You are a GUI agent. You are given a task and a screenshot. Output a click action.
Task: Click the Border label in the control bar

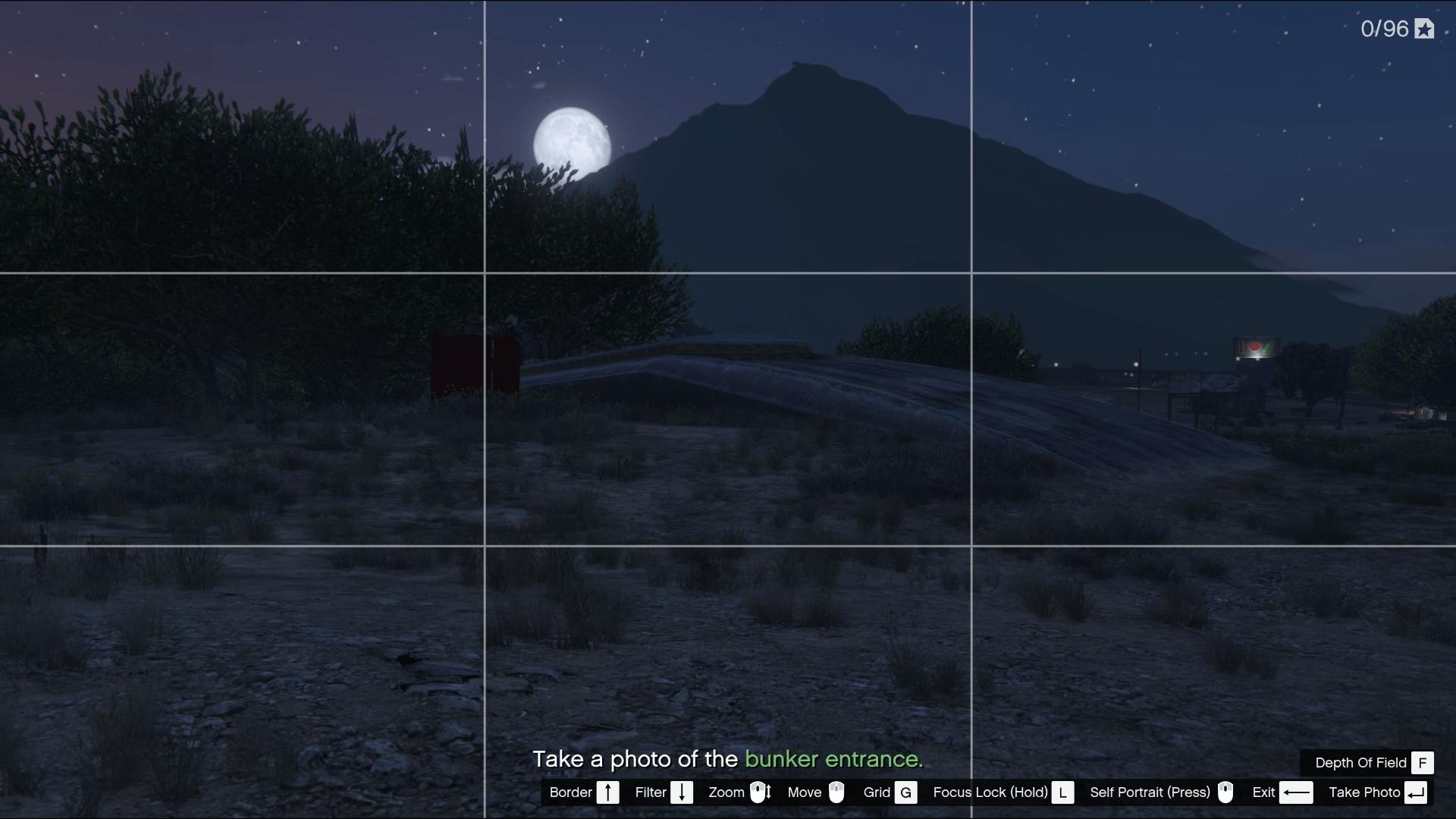point(573,792)
